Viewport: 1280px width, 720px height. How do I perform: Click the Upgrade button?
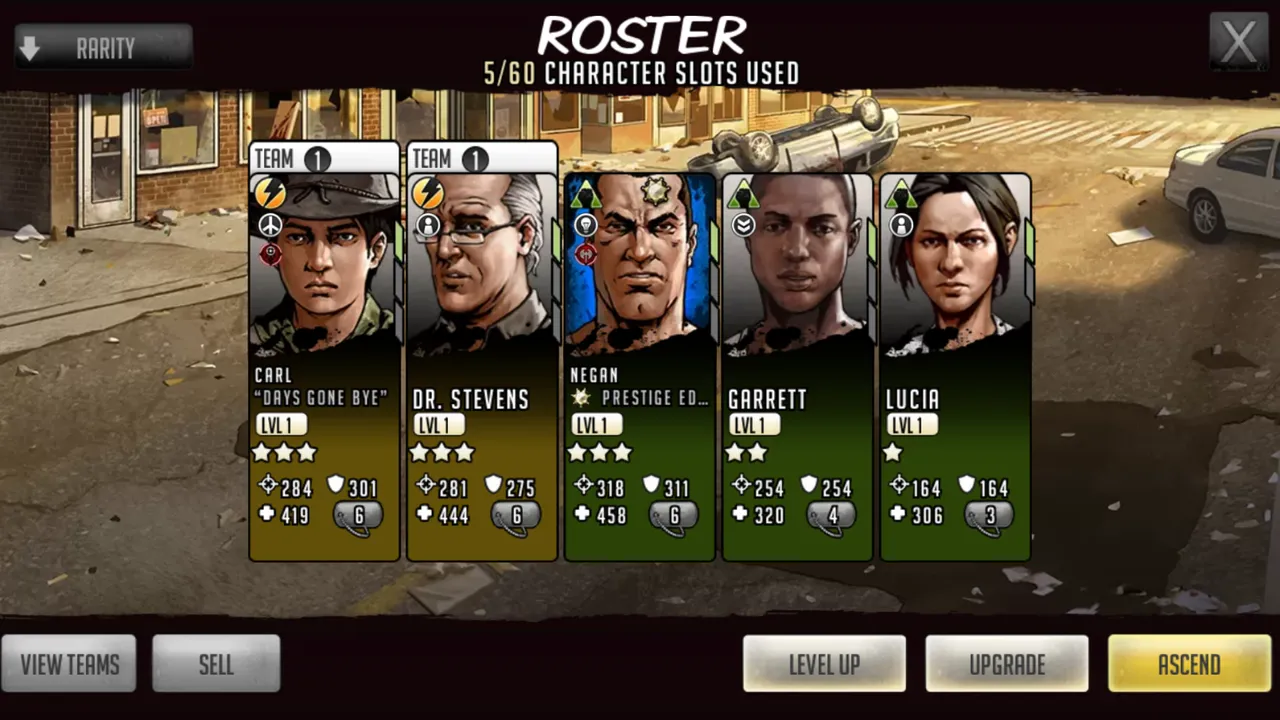tap(1006, 664)
